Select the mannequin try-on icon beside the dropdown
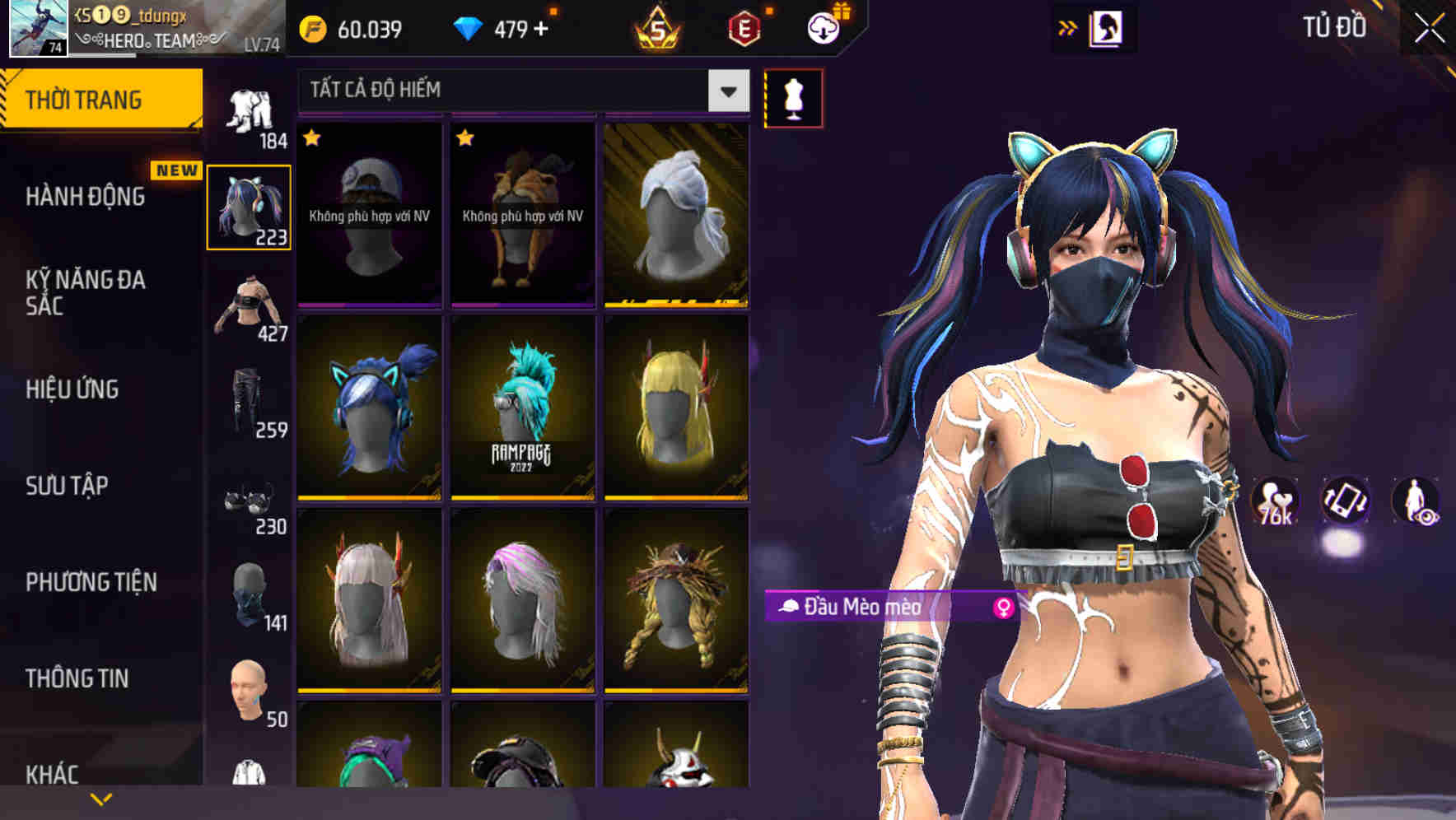This screenshot has width=1456, height=820. tap(793, 97)
